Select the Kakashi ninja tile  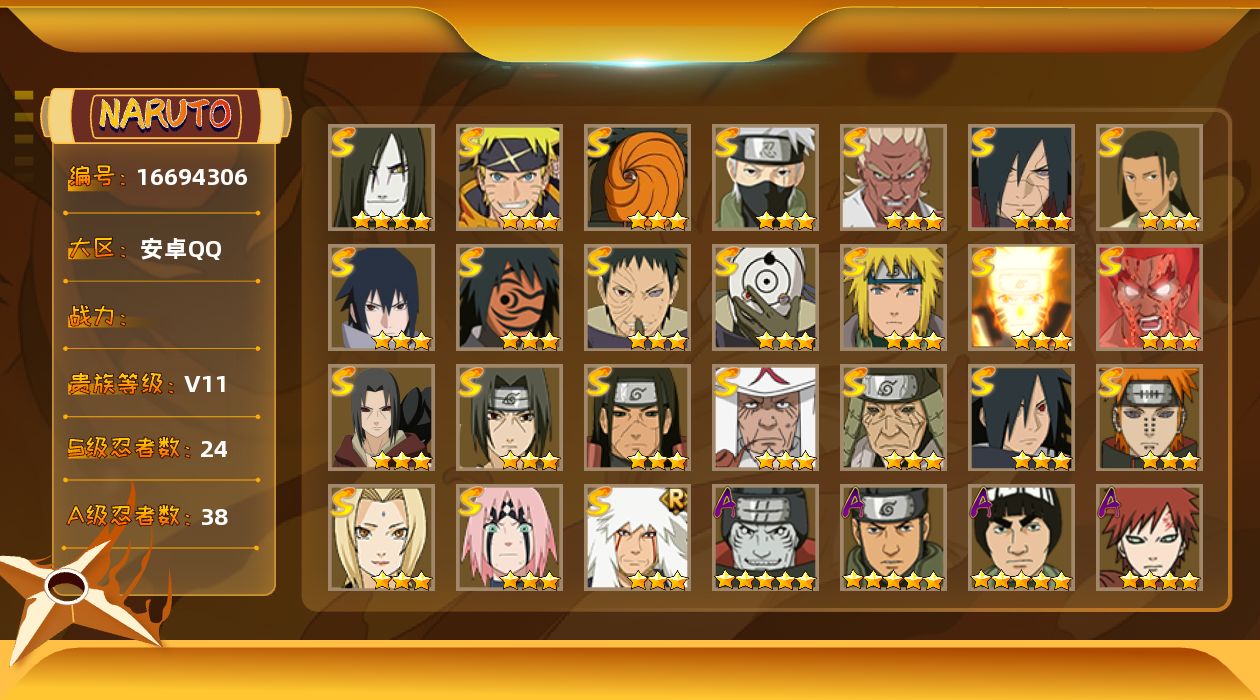765,177
